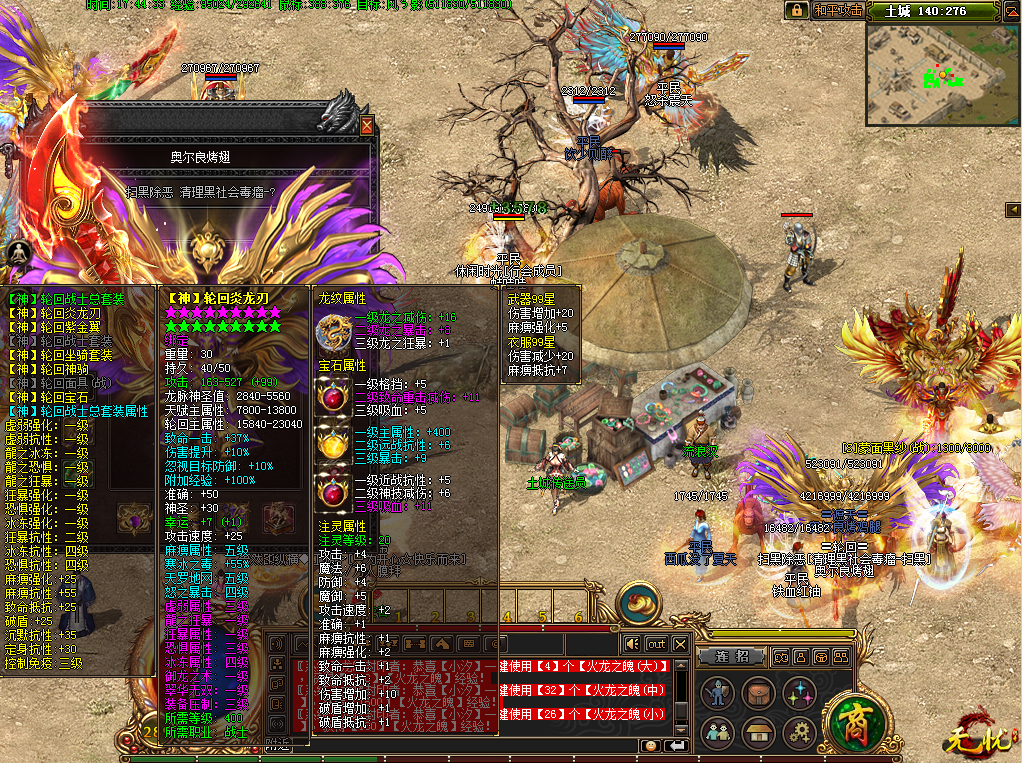Close the 奥尔良烤翅 character panel
Viewport: 1022px width, 763px height.
click(x=367, y=126)
